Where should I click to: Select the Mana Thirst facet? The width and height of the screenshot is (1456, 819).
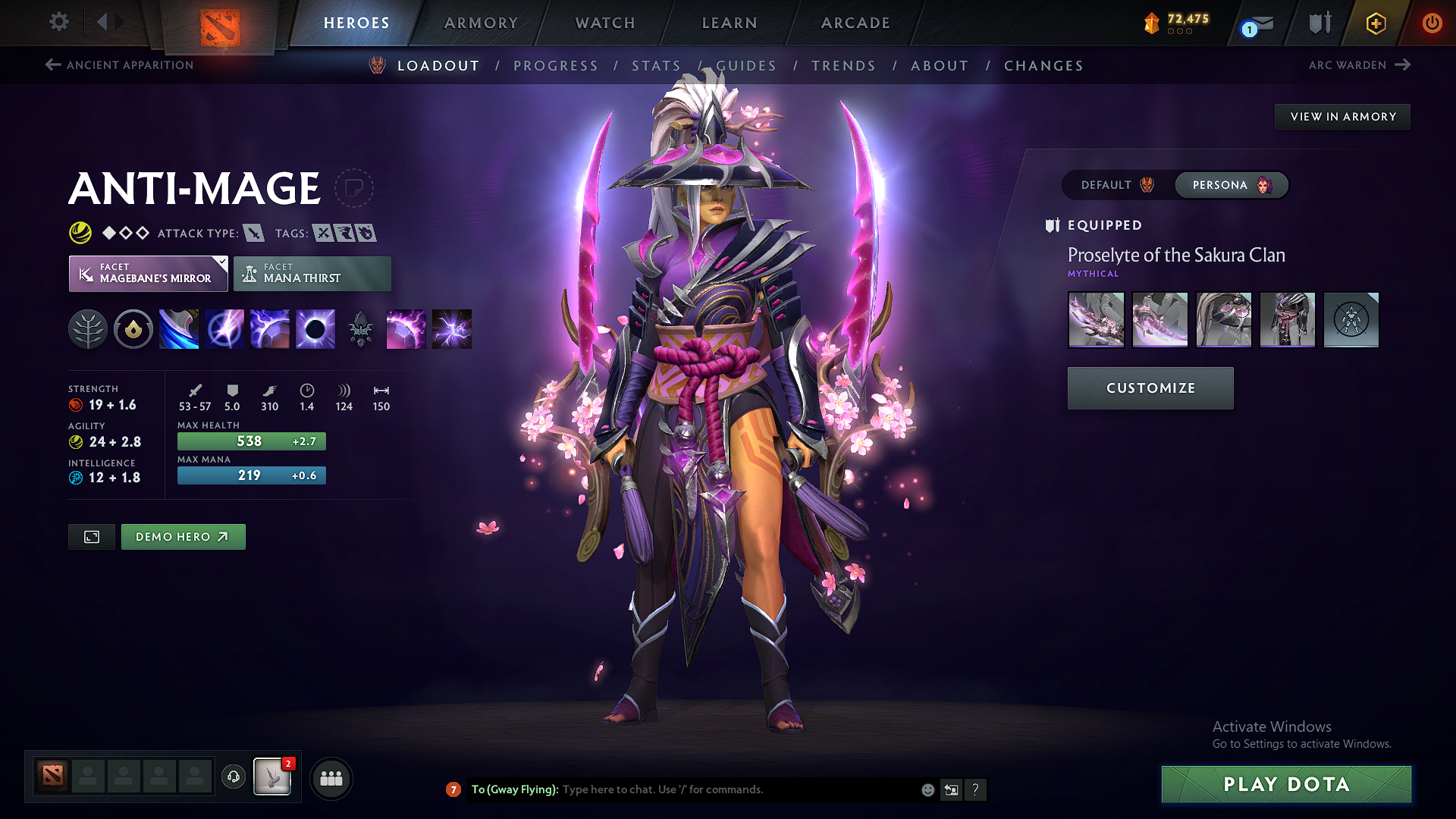312,273
